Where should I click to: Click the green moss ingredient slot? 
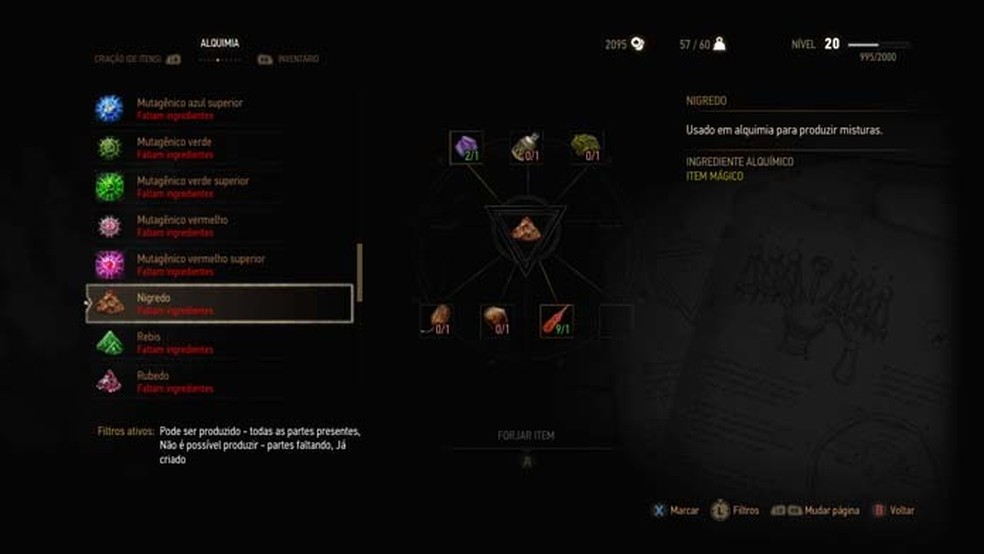(585, 148)
